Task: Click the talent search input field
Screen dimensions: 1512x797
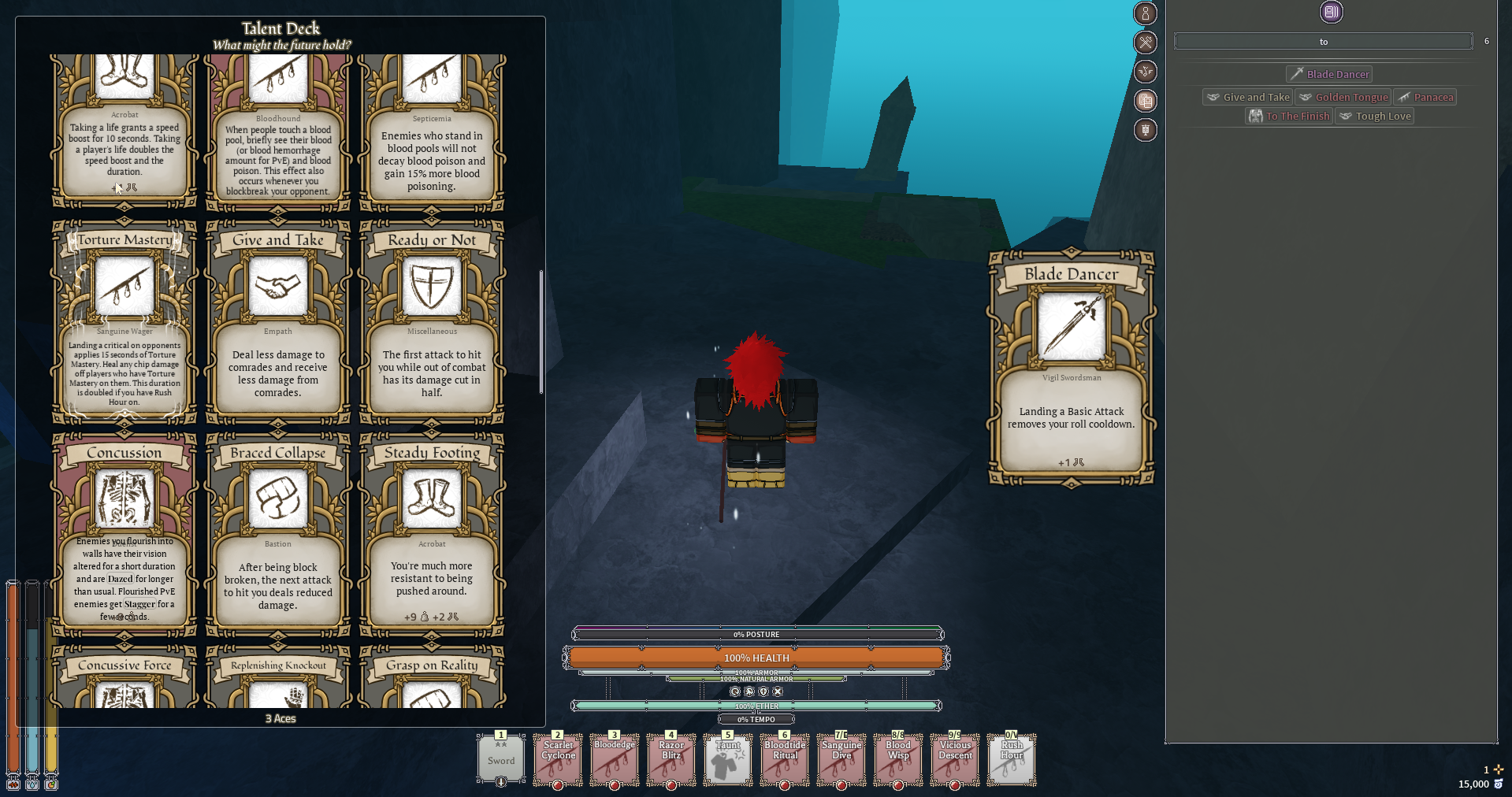Action: (1323, 42)
